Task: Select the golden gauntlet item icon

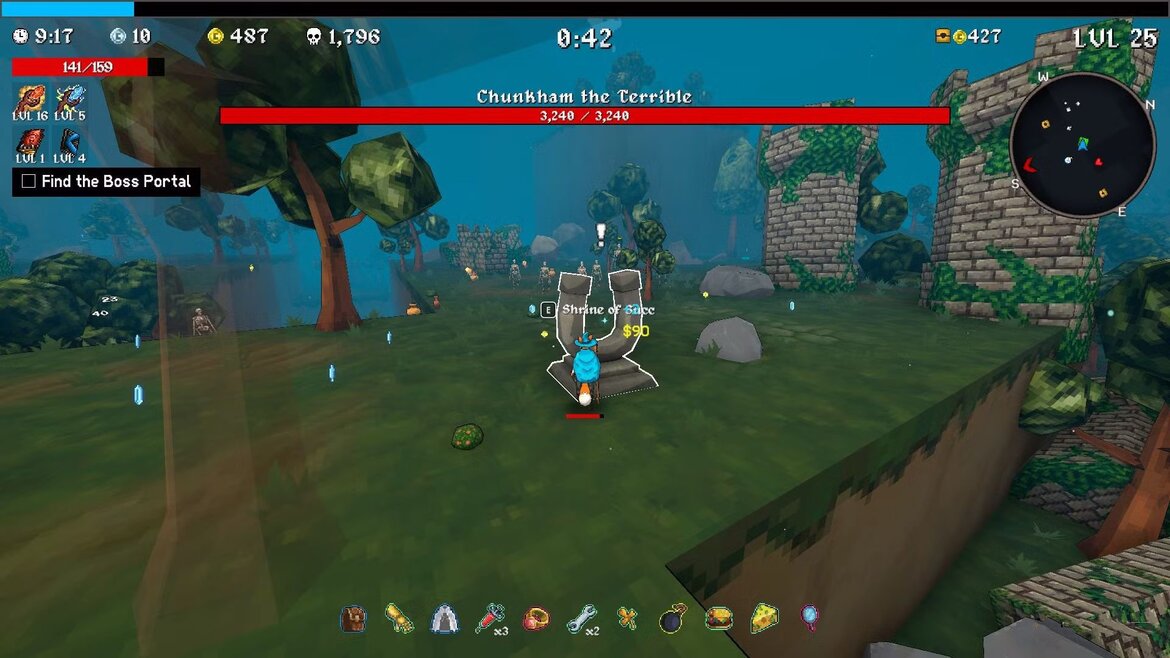Action: [x=399, y=619]
